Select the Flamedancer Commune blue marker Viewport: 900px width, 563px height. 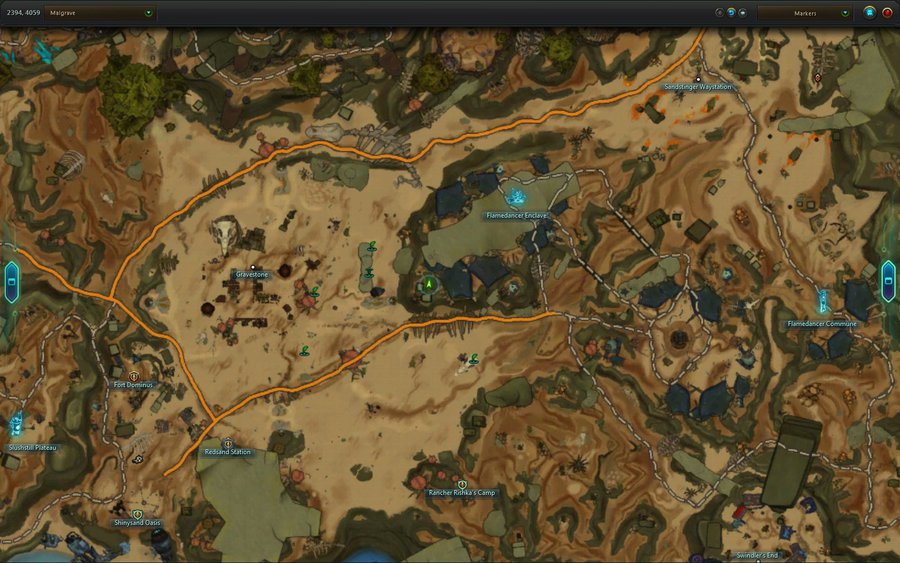click(x=822, y=302)
